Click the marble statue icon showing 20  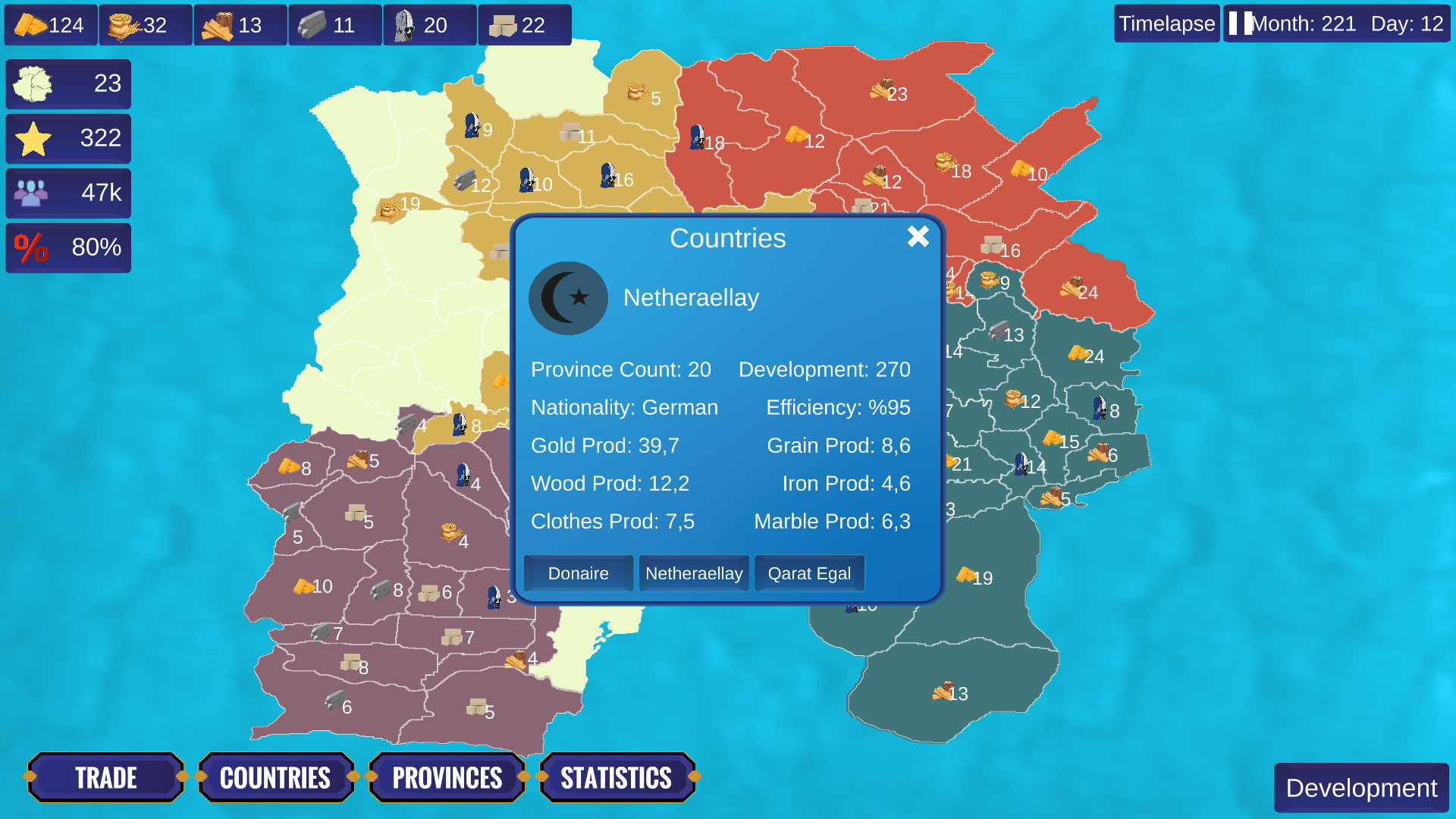[407, 24]
